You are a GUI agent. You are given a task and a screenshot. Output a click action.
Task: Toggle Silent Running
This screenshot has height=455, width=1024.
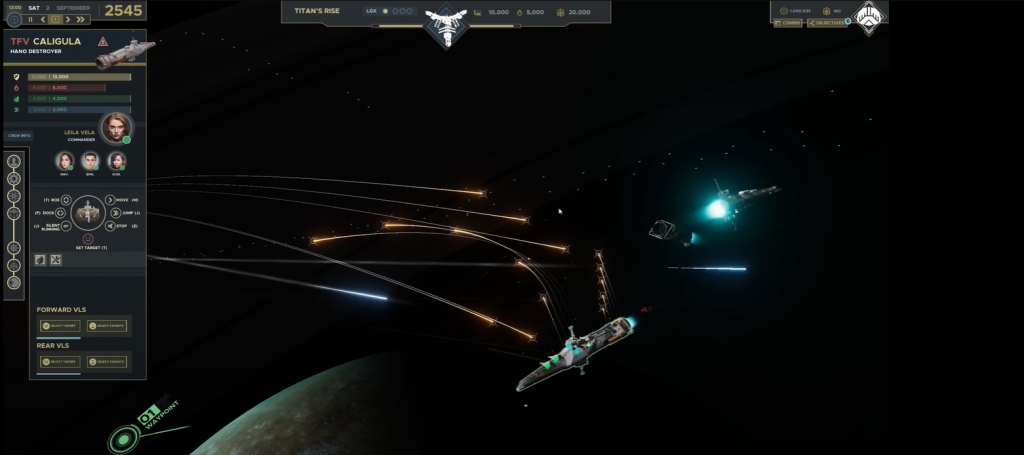[66, 226]
